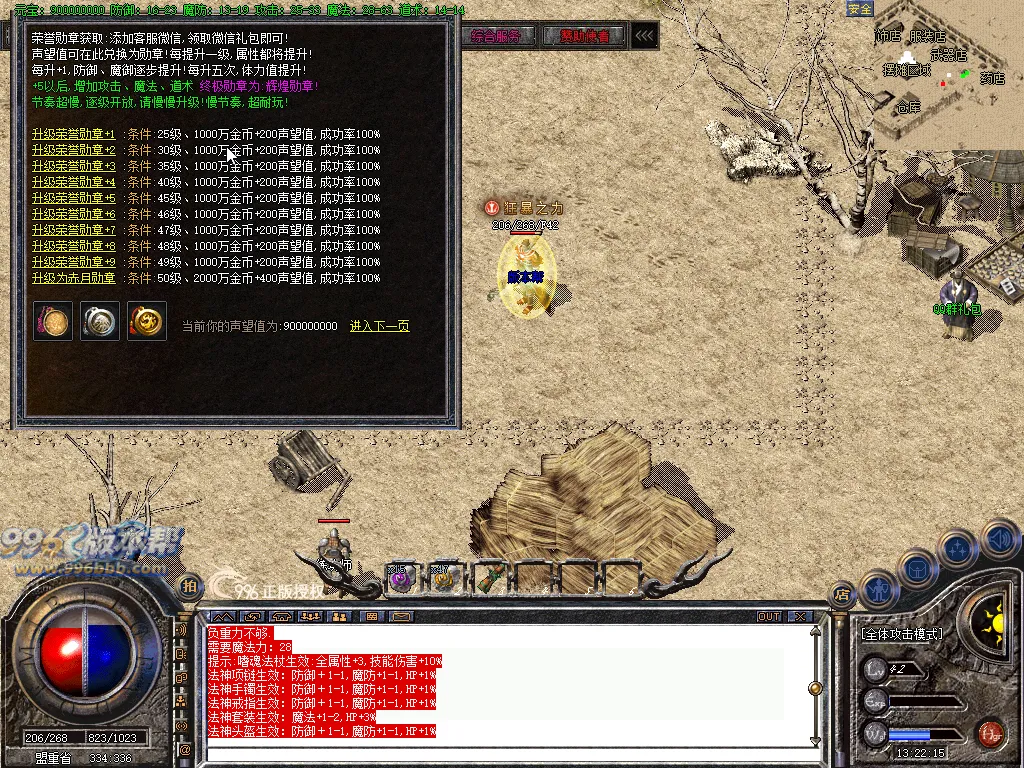Viewport: 1024px width, 768px height.
Task: Toggle the 全体攻击模式 attack mode label
Action: pyautogui.click(x=901, y=634)
